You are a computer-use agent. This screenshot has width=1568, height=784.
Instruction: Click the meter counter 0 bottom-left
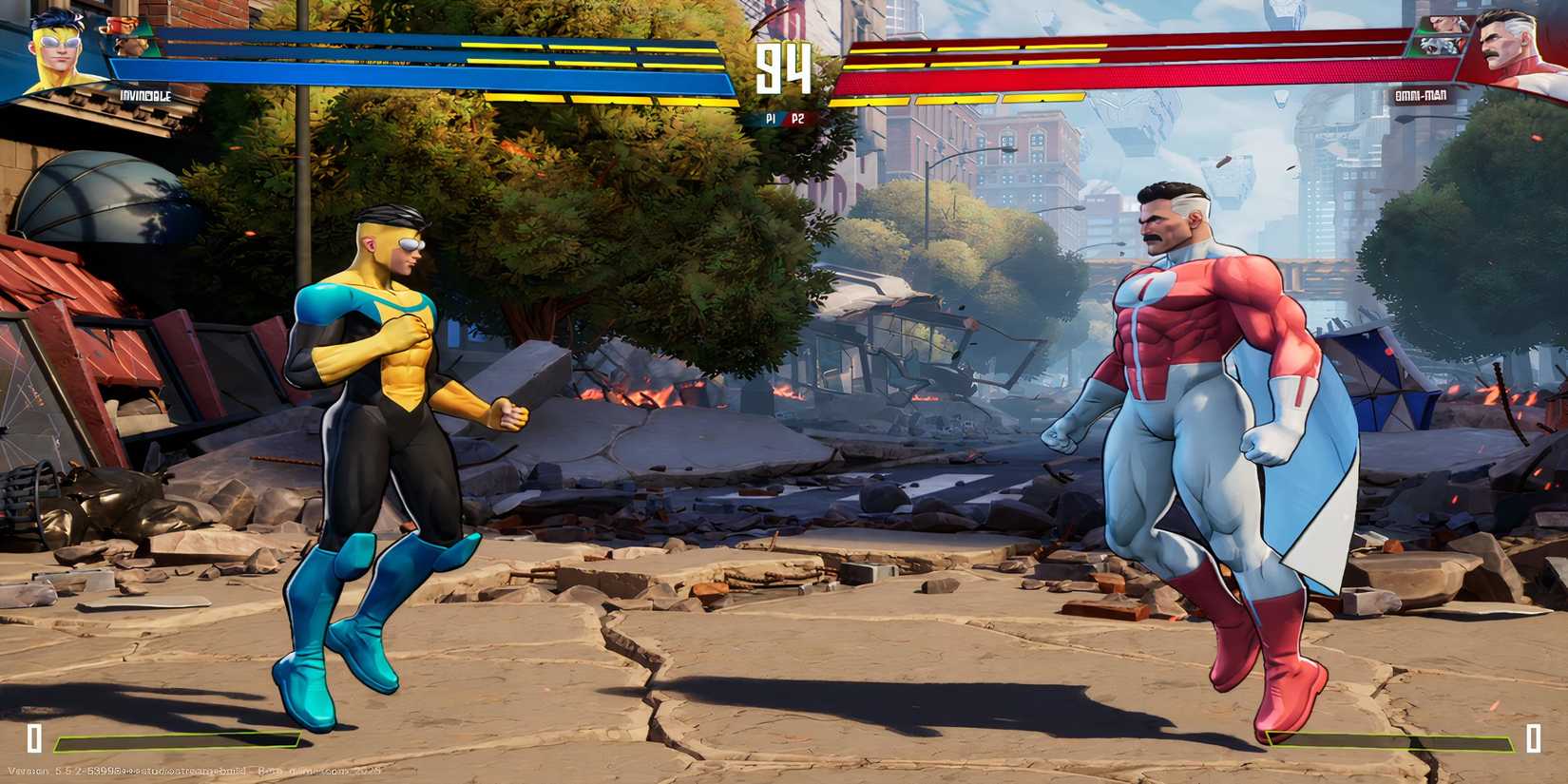click(35, 736)
